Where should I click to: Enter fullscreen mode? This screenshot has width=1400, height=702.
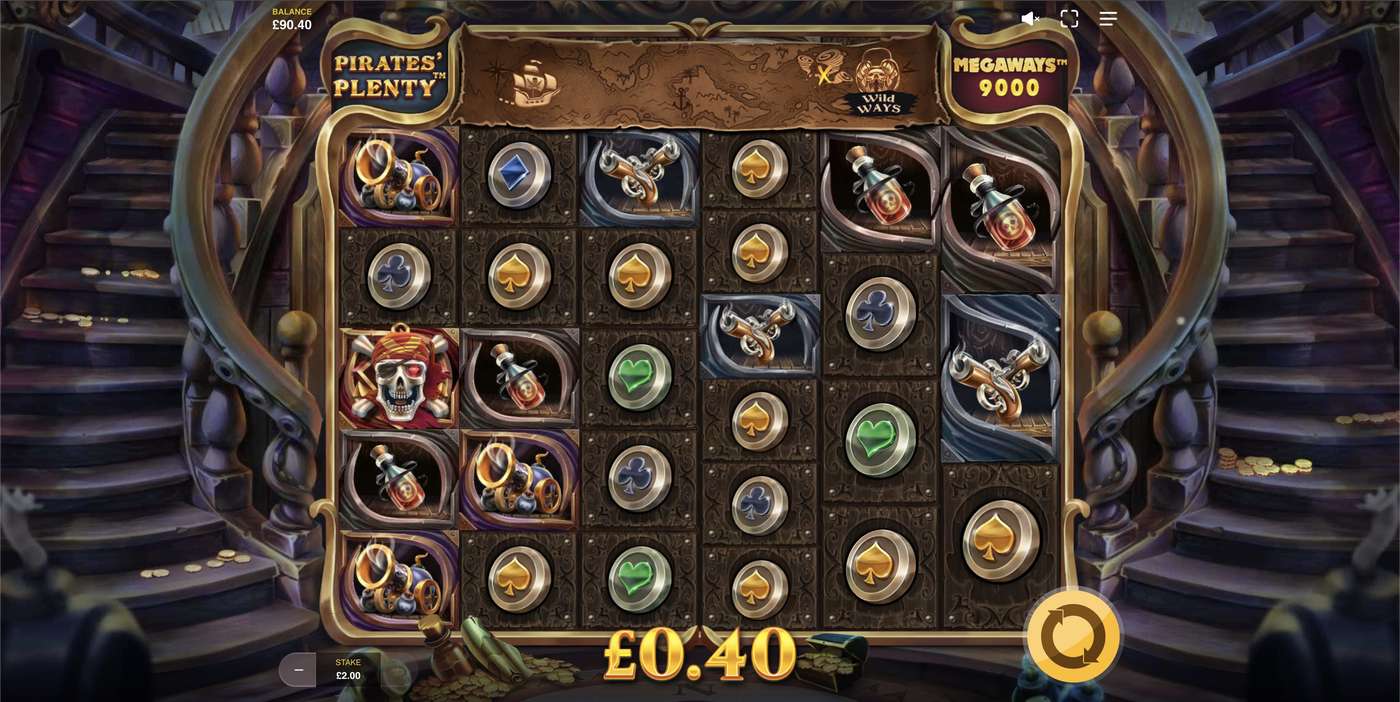pyautogui.click(x=1069, y=18)
